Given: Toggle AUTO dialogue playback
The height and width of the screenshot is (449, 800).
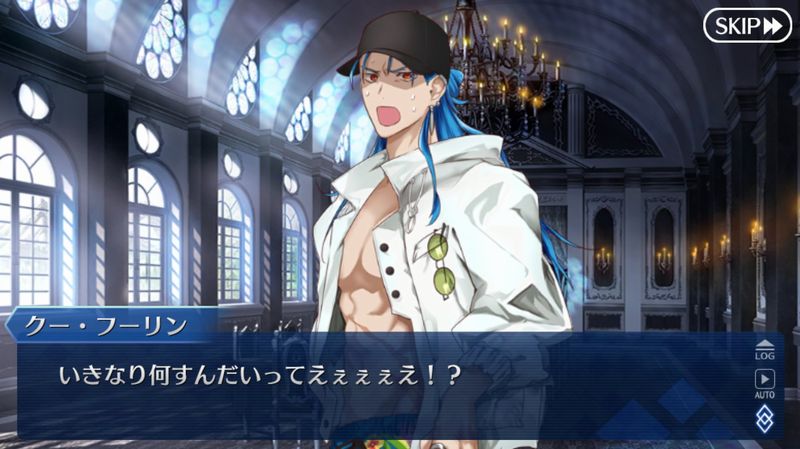Looking at the screenshot, I should coord(765,383).
